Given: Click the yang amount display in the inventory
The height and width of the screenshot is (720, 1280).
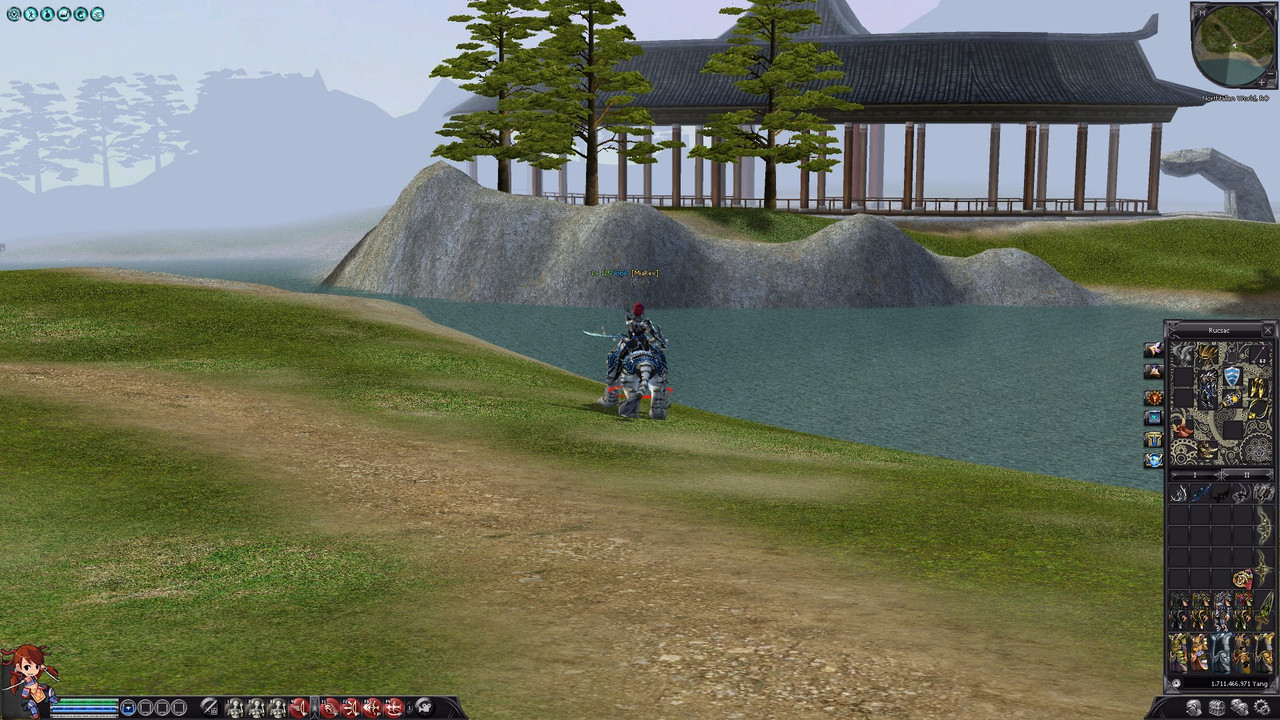Looking at the screenshot, I should click(x=1239, y=683).
